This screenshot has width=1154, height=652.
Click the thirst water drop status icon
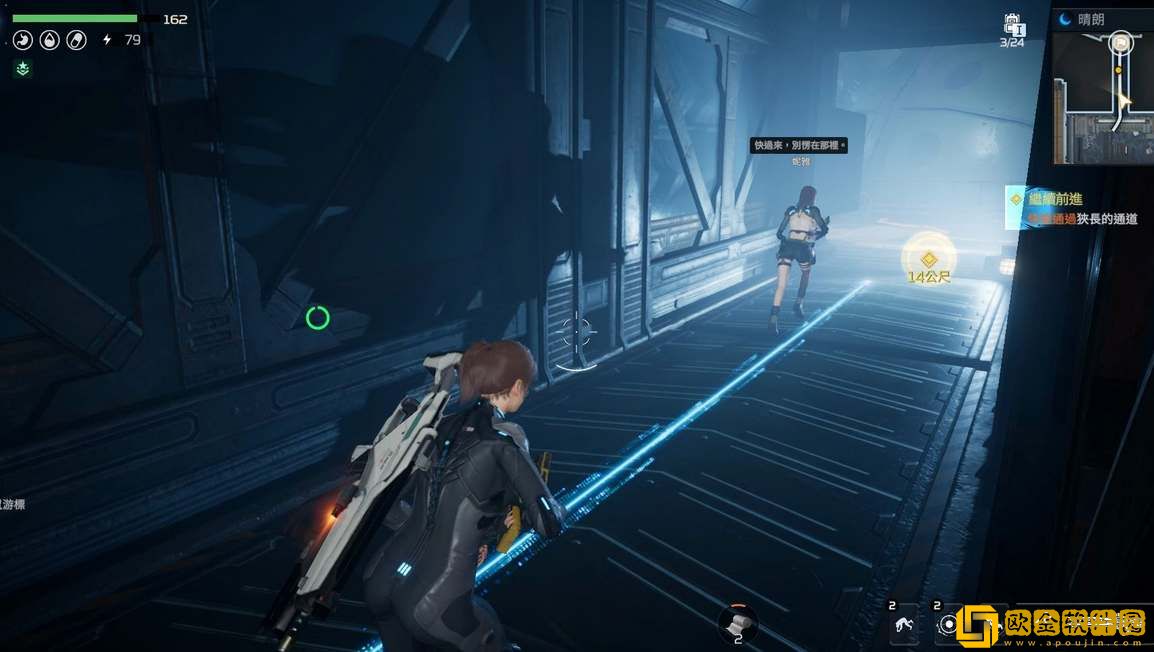pyautogui.click(x=49, y=40)
